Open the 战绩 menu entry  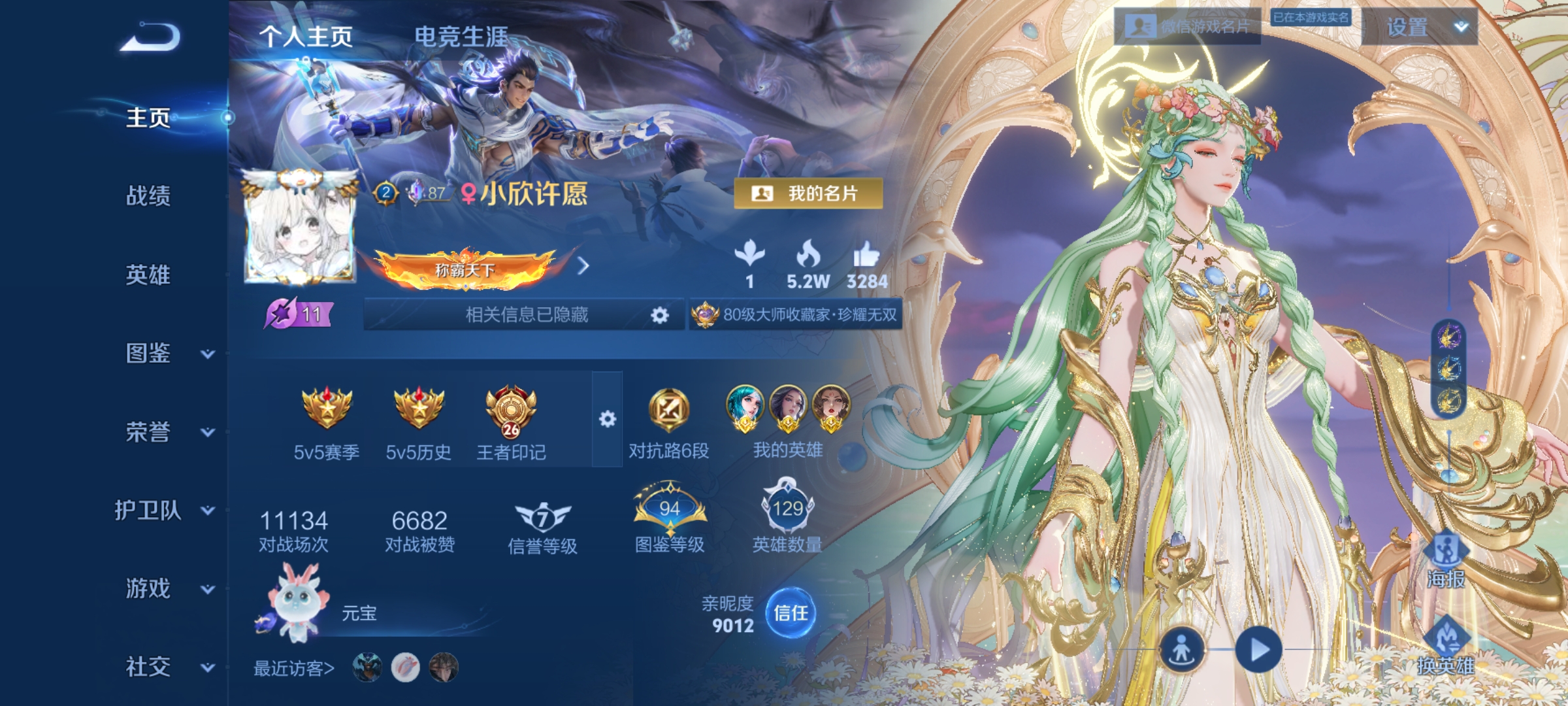(148, 195)
